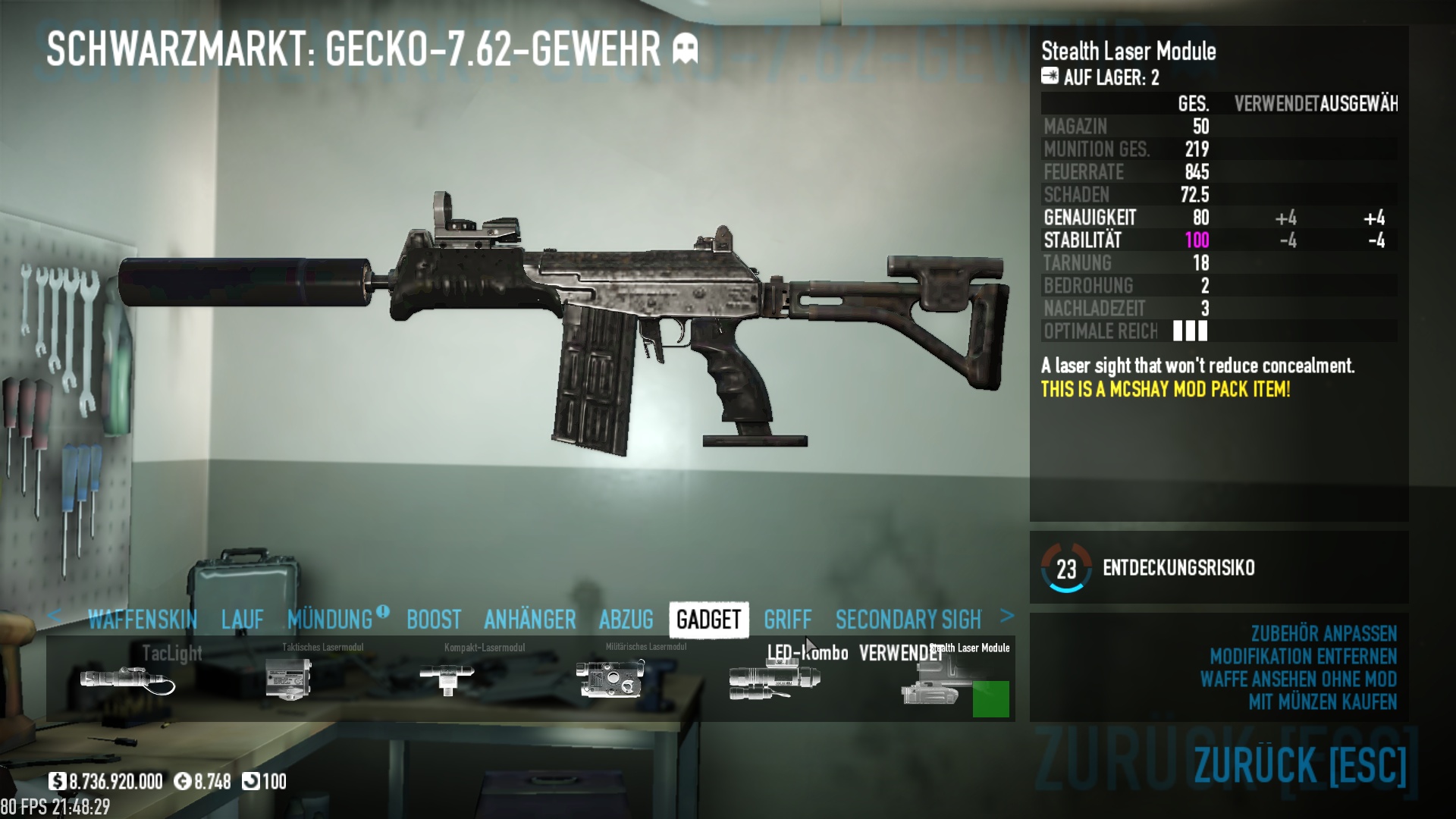1456x819 pixels.
Task: Switch to the Boost tab
Action: tap(434, 620)
